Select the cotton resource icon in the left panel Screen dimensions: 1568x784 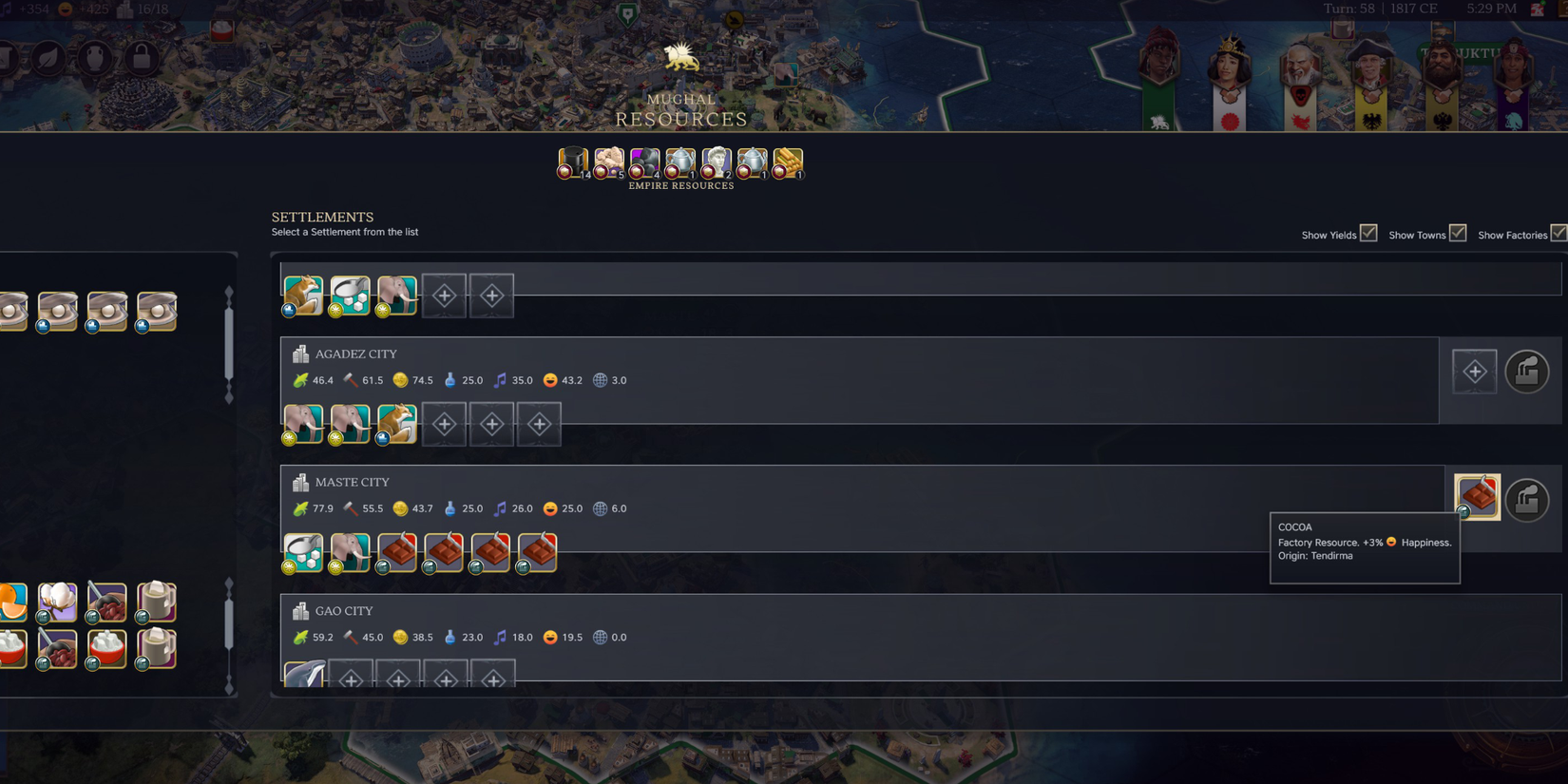tap(57, 601)
